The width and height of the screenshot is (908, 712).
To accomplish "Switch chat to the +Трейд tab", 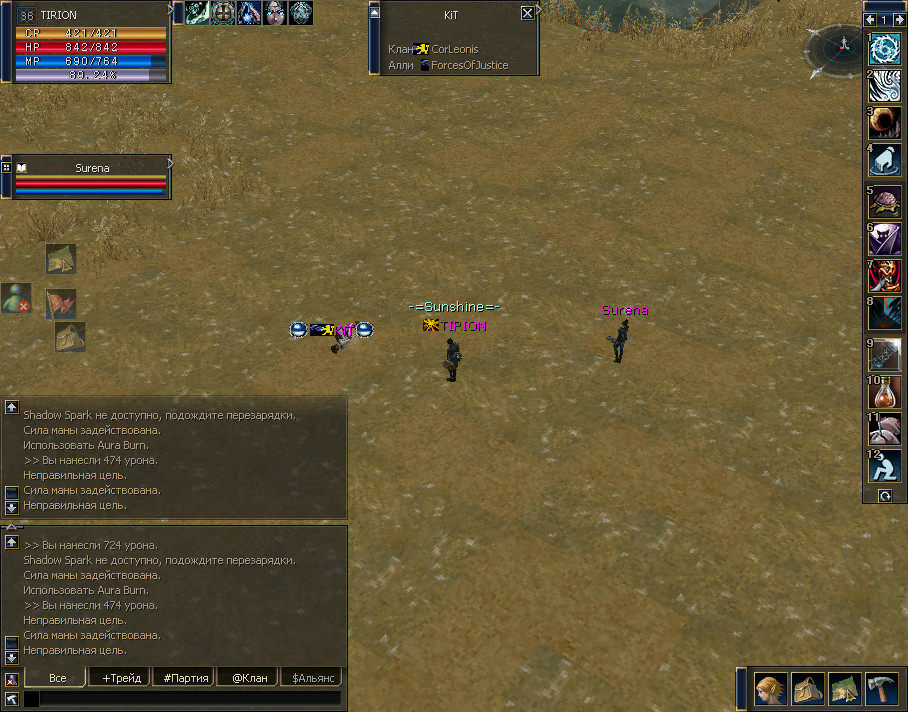I will point(120,678).
